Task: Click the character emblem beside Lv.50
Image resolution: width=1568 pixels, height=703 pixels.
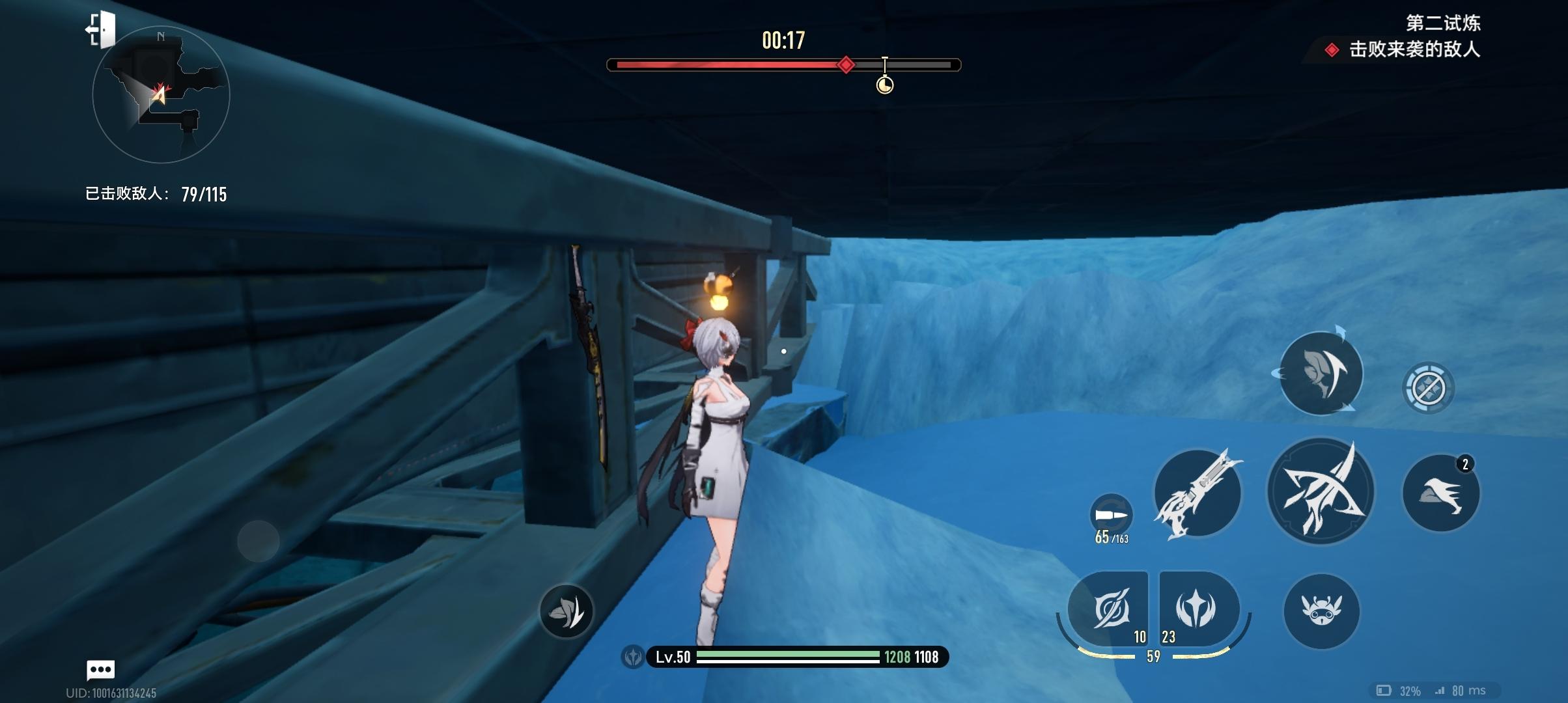Action: click(x=633, y=657)
